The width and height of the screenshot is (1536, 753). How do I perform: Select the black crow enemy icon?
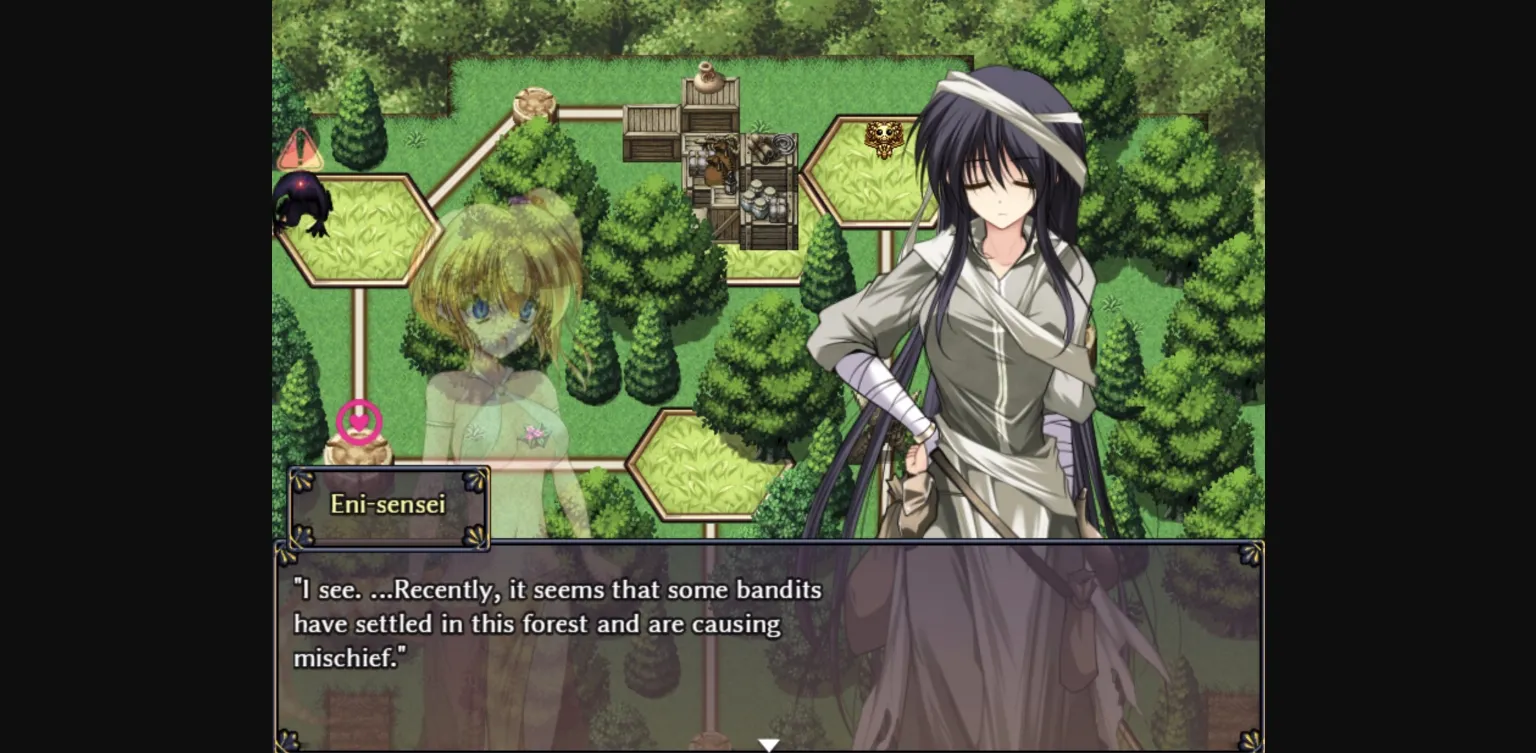point(303,210)
